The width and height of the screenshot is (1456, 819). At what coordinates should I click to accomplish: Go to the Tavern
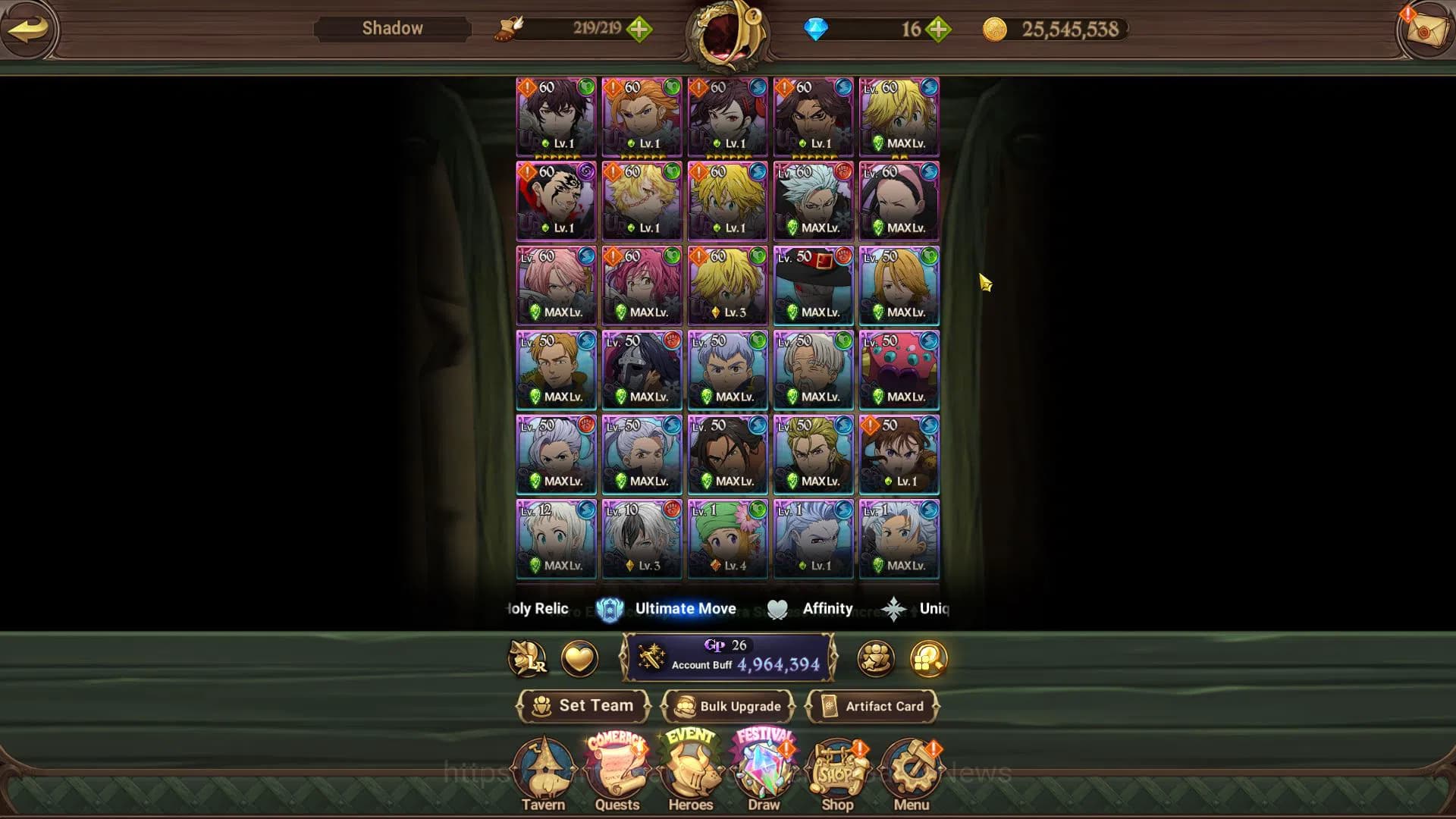(x=543, y=775)
